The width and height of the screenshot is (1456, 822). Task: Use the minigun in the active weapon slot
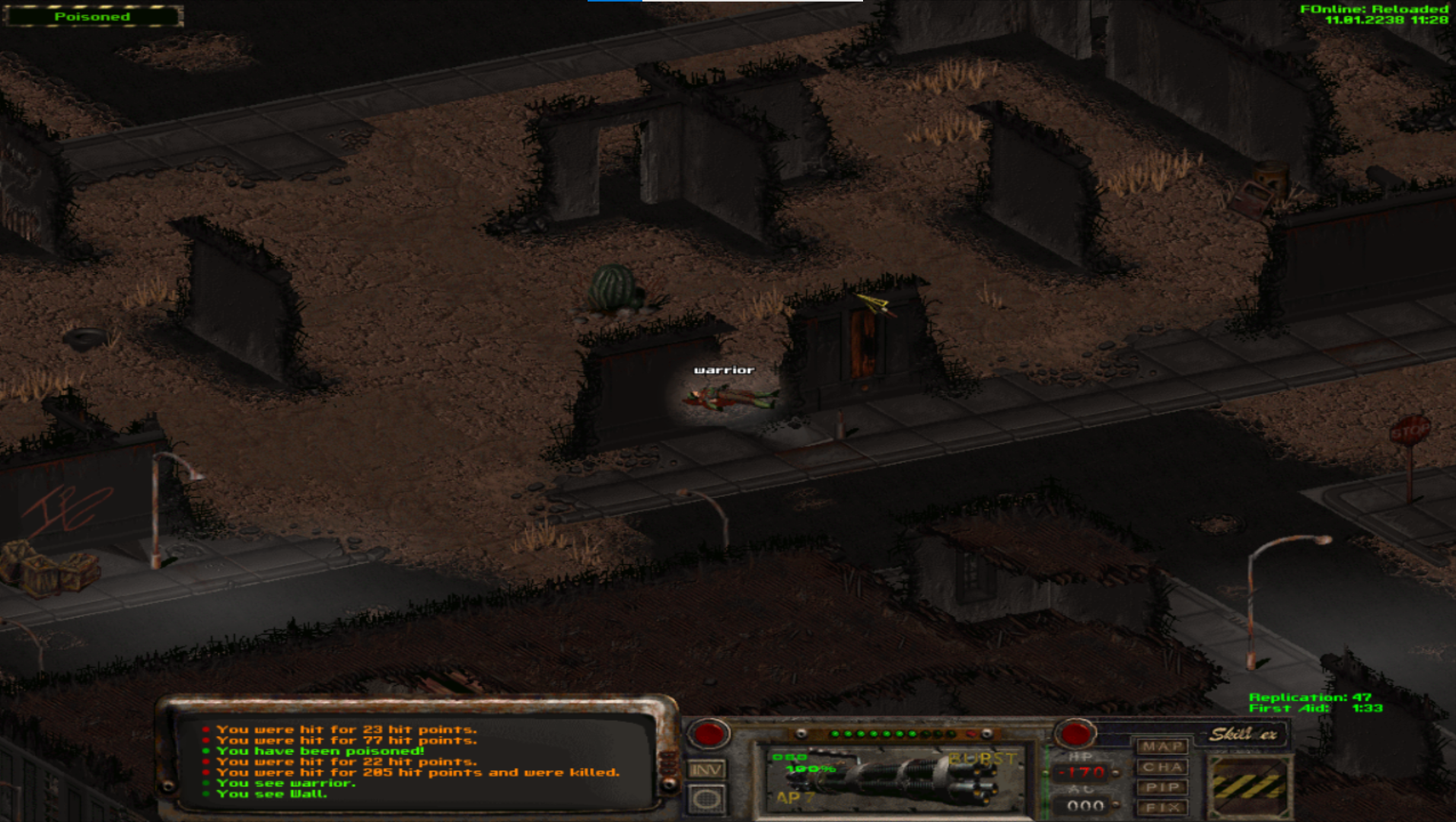890,778
